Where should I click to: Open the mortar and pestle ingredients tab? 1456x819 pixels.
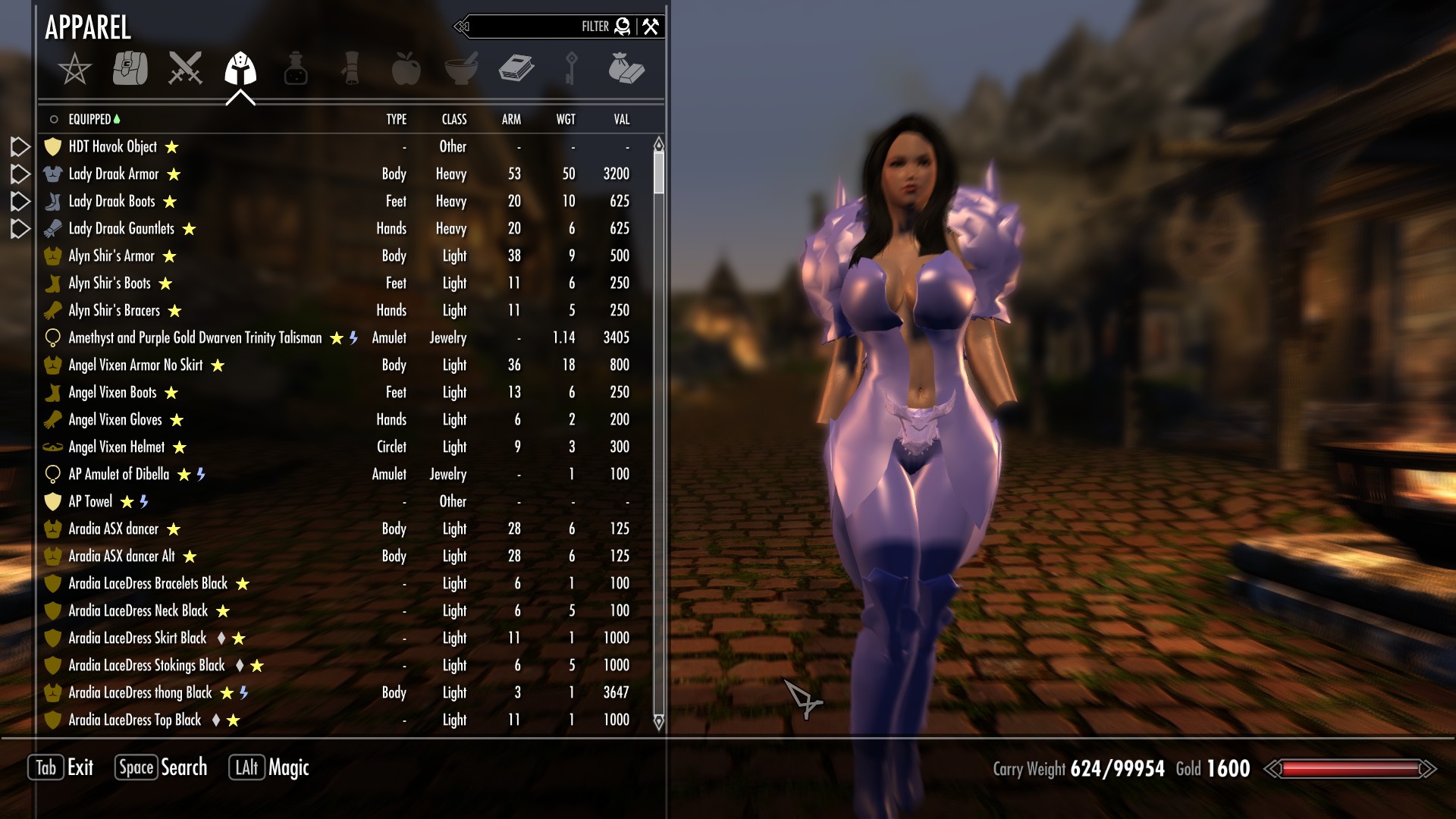(x=461, y=68)
